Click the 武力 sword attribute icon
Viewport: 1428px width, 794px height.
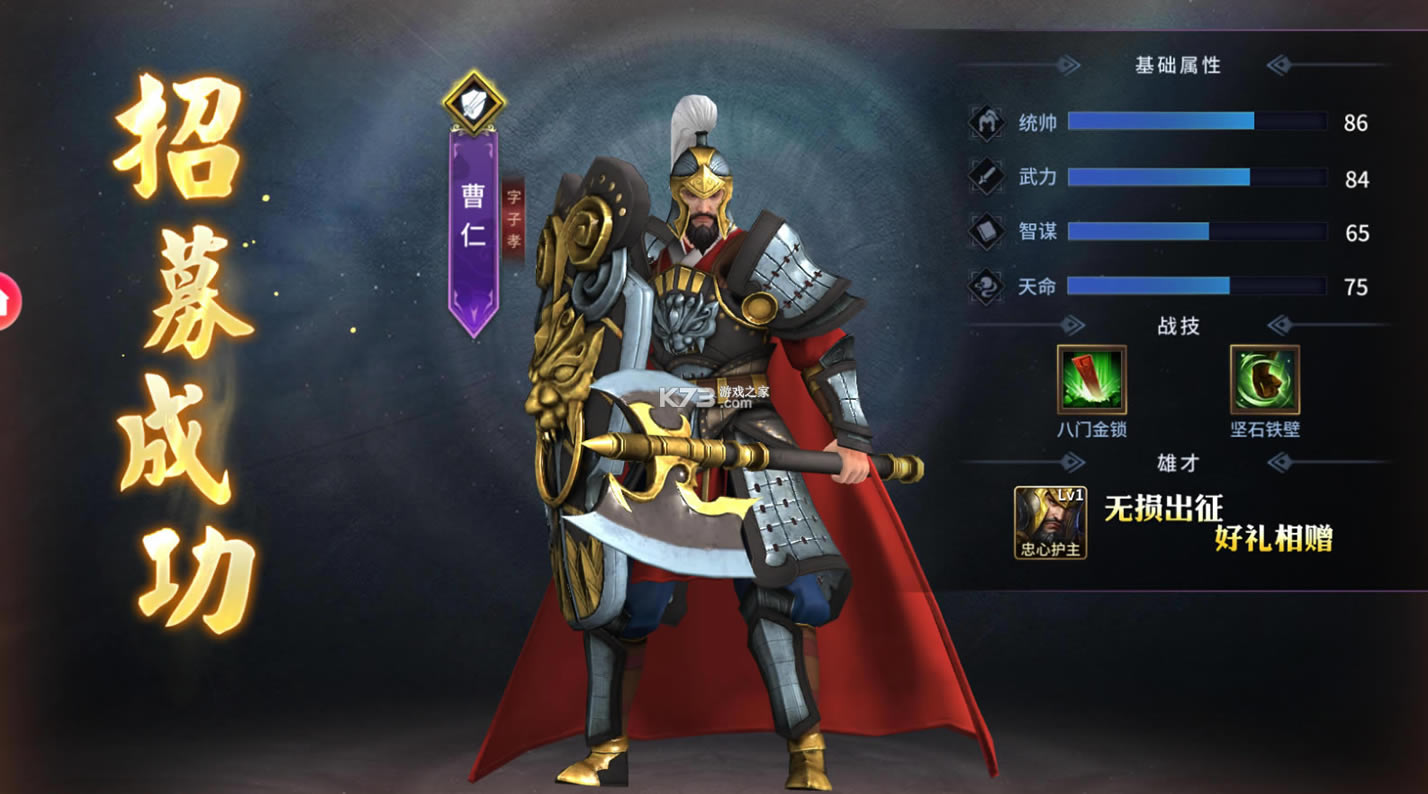click(x=987, y=178)
